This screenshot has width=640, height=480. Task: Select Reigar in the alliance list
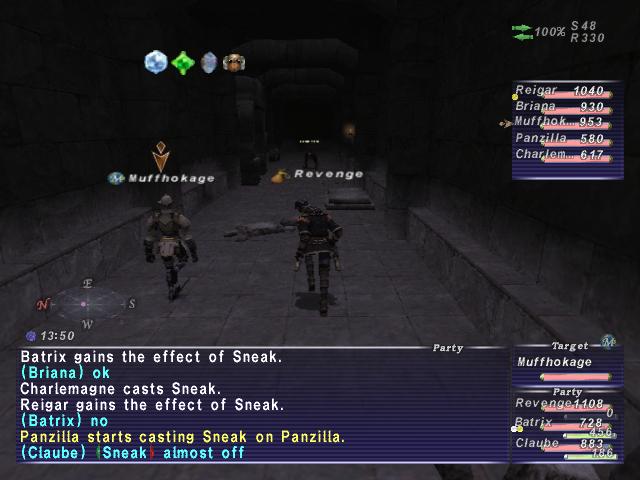[x=566, y=91]
